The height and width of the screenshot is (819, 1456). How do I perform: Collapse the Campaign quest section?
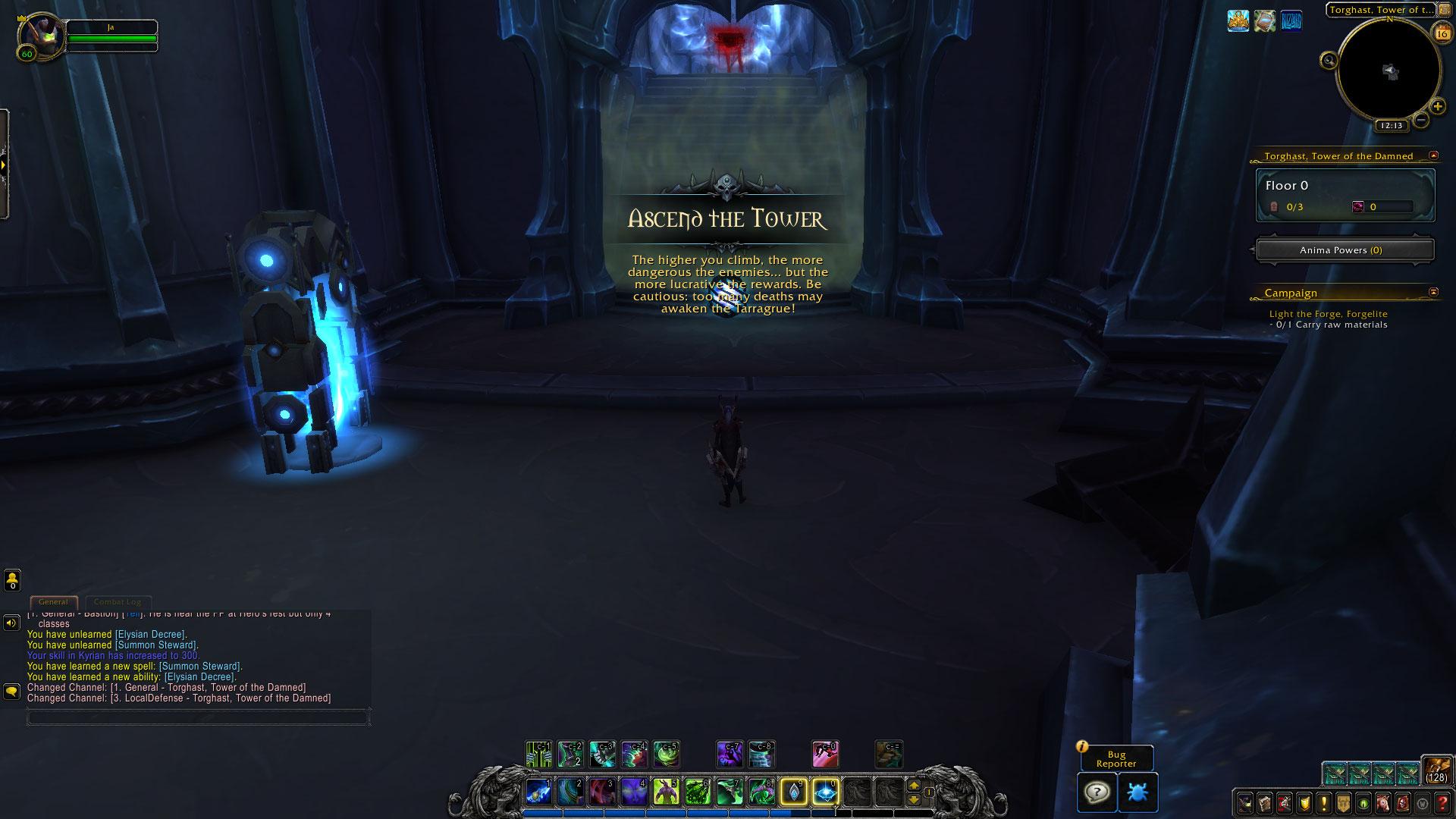click(1433, 292)
